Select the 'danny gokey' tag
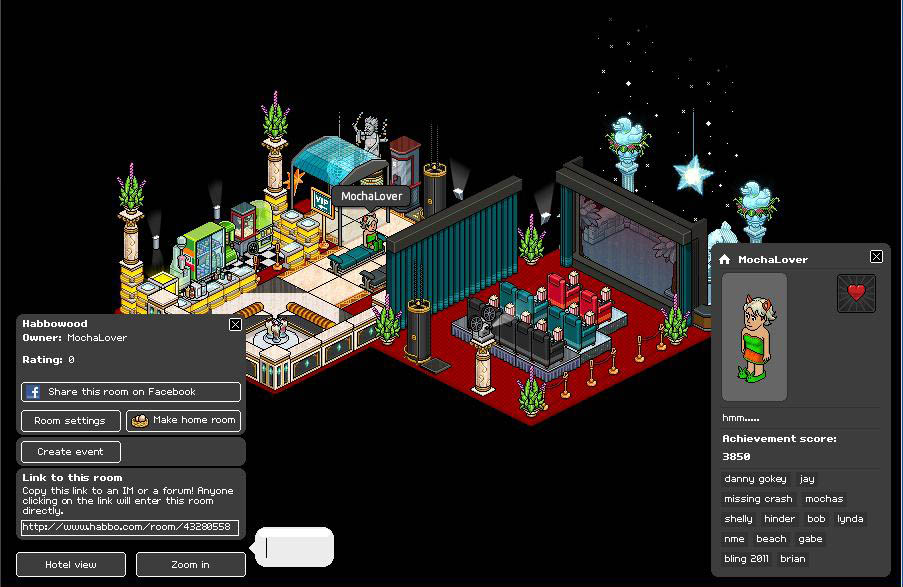This screenshot has height=587, width=903. point(755,479)
